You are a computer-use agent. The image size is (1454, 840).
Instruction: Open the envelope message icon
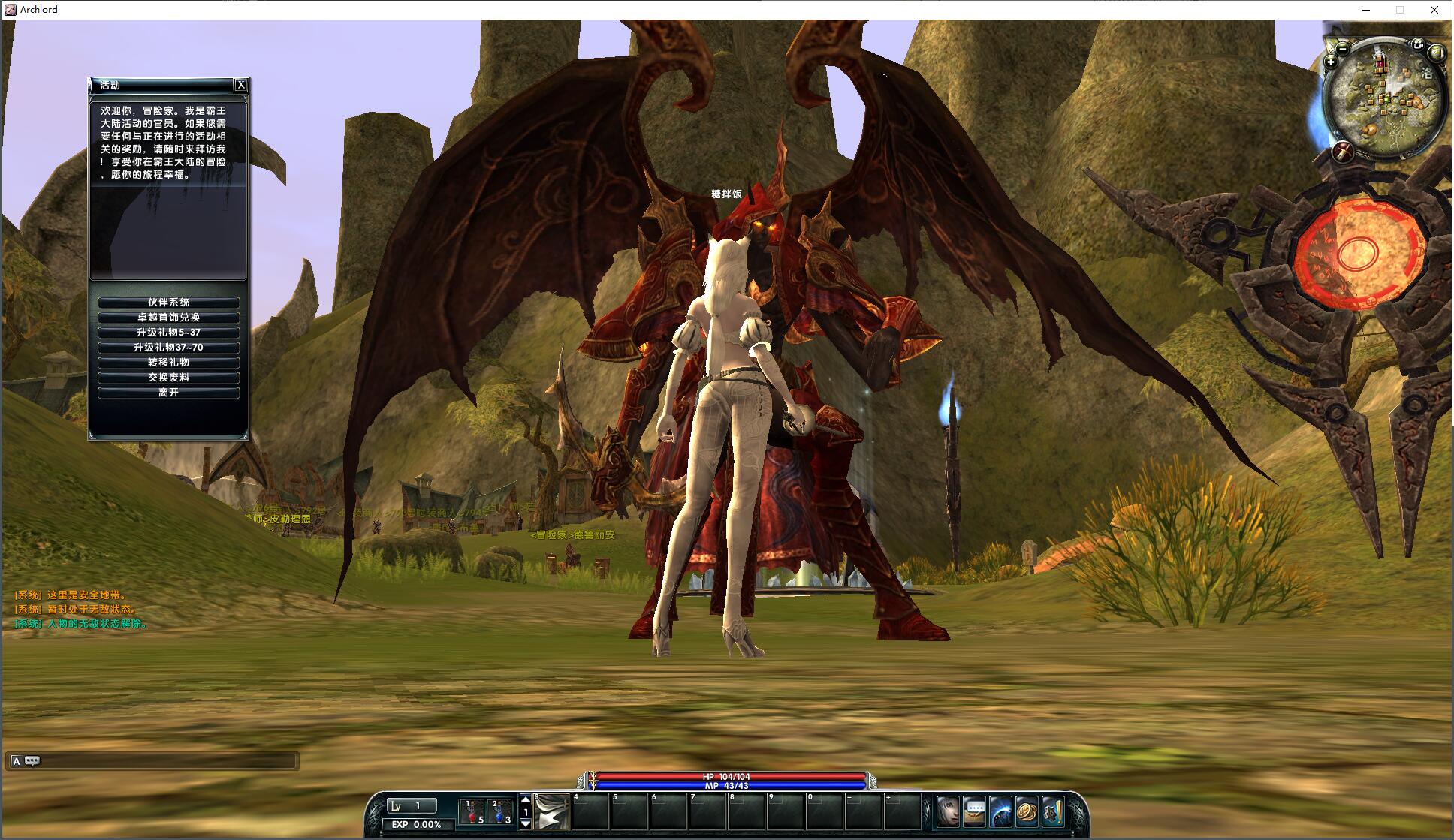pos(974,811)
